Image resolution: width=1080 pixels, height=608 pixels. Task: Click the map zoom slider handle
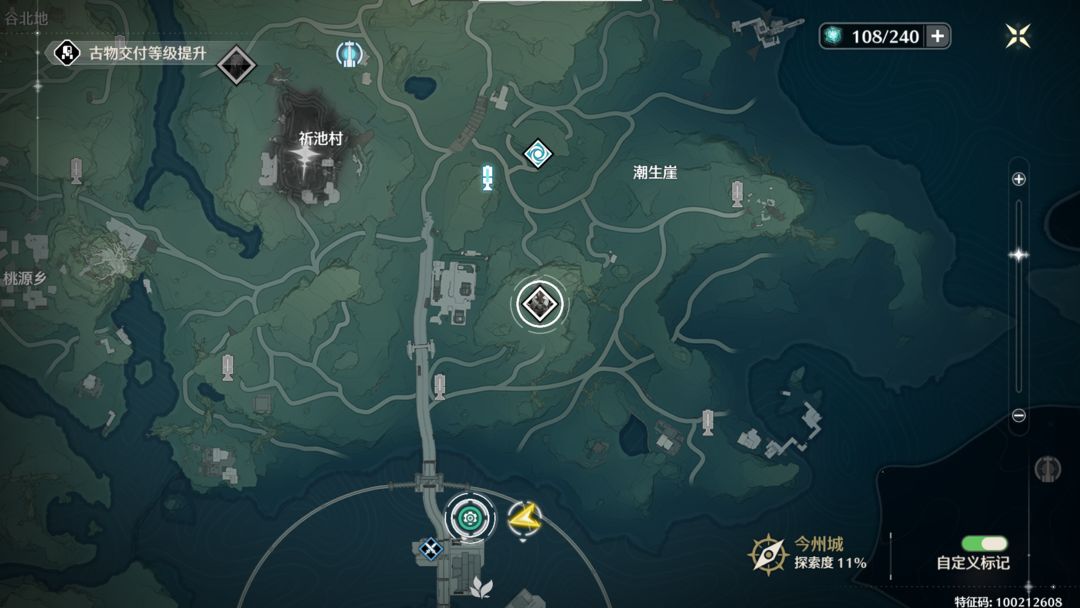(x=1019, y=255)
